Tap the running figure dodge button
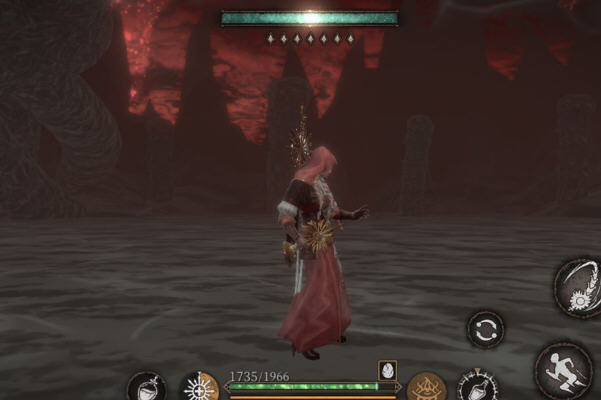Screen dimensions: 601x400 click(x=564, y=367)
